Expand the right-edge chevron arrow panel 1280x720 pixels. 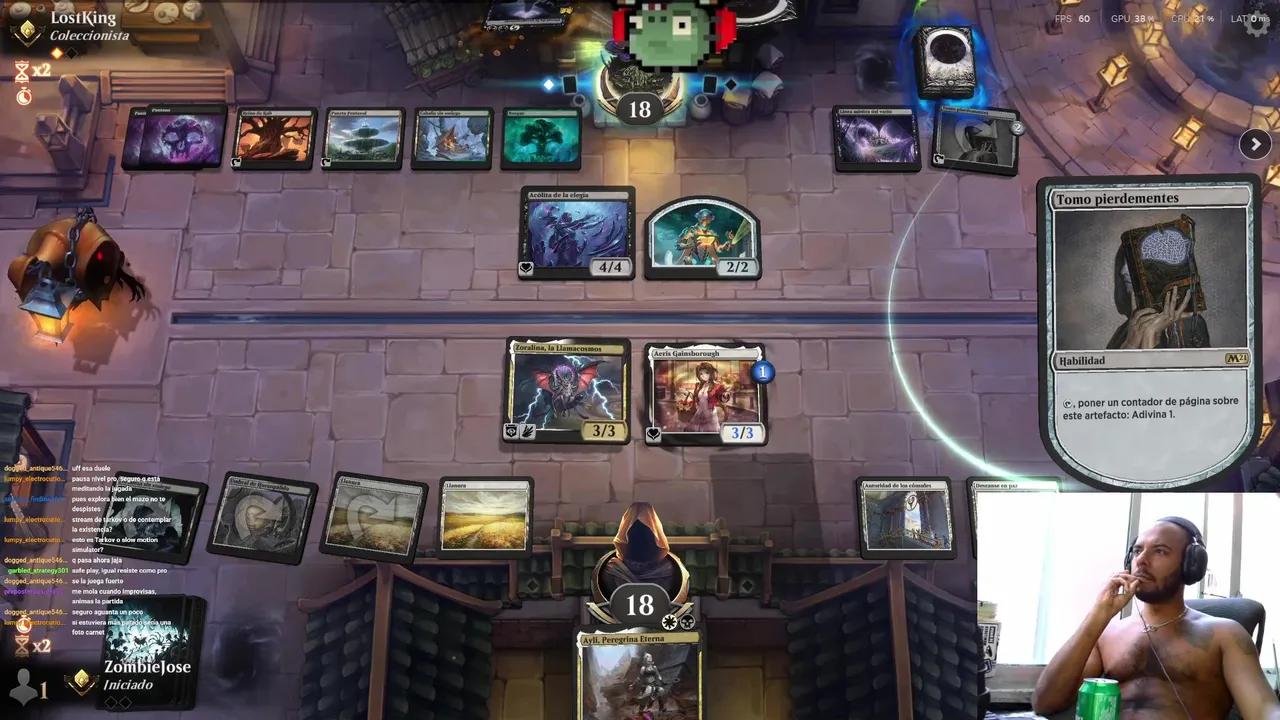(x=1255, y=143)
